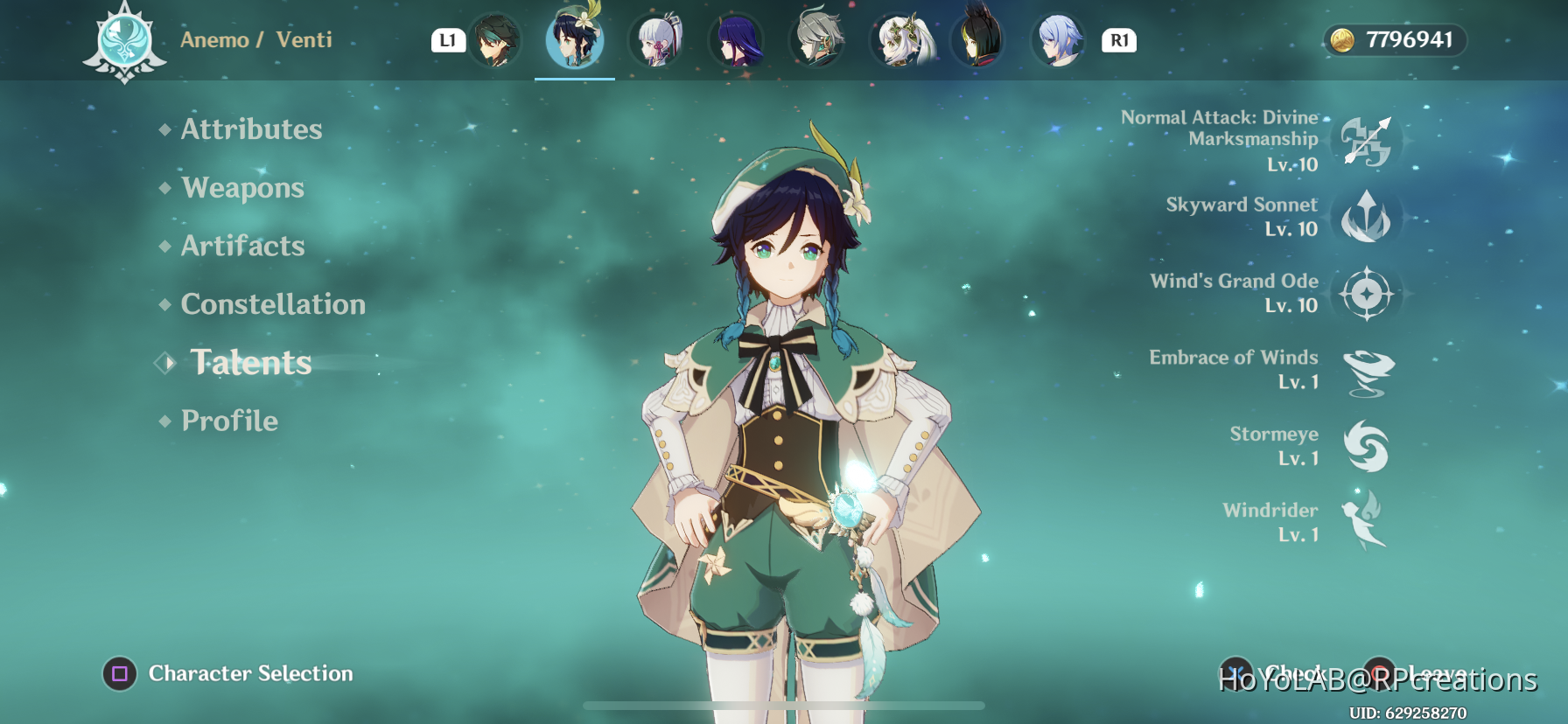Screen dimensions: 1568x724
Task: Select the Talents menu entry
Action: (x=251, y=363)
